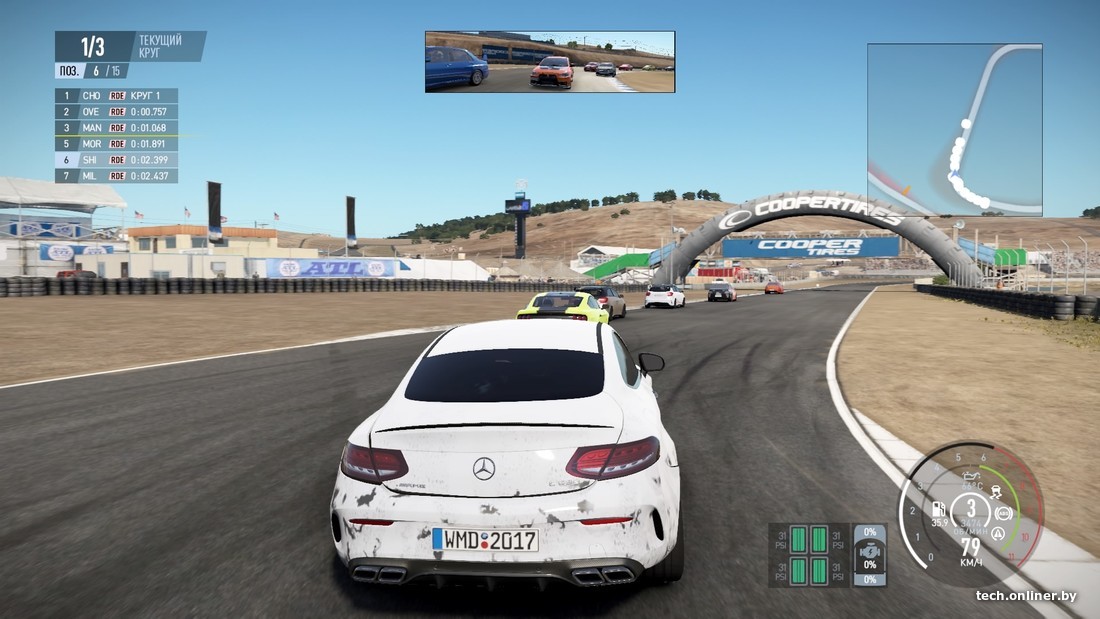Choose driver MAN in the standings list
The height and width of the screenshot is (619, 1100).
point(116,128)
